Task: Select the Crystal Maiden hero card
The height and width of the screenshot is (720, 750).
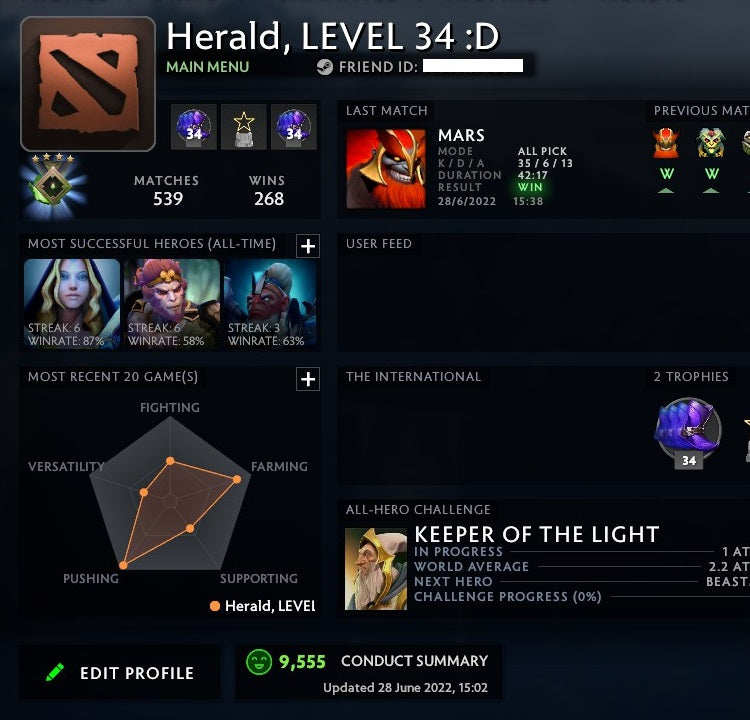Action: [72, 303]
